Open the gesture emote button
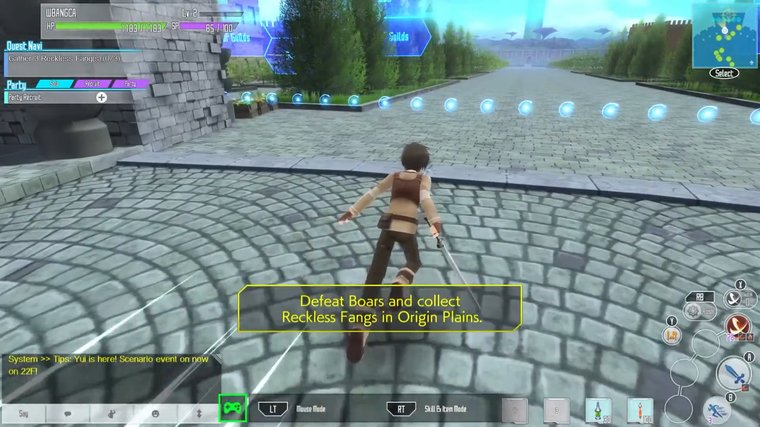Screen dimensions: 760x427 111,411
